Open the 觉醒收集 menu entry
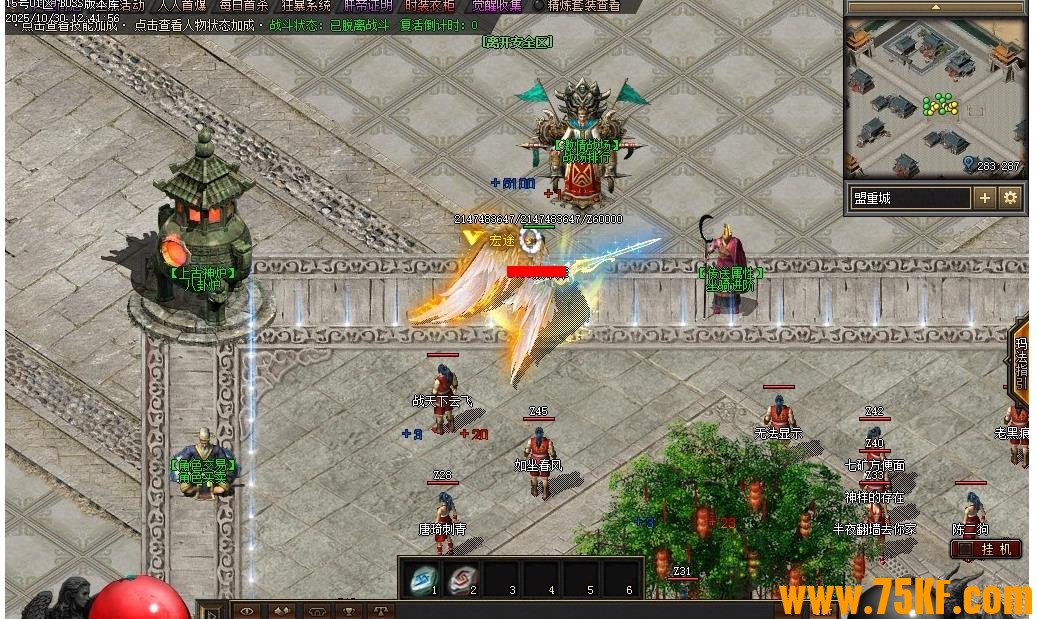Viewport: 1037px width, 619px height. pyautogui.click(x=496, y=5)
